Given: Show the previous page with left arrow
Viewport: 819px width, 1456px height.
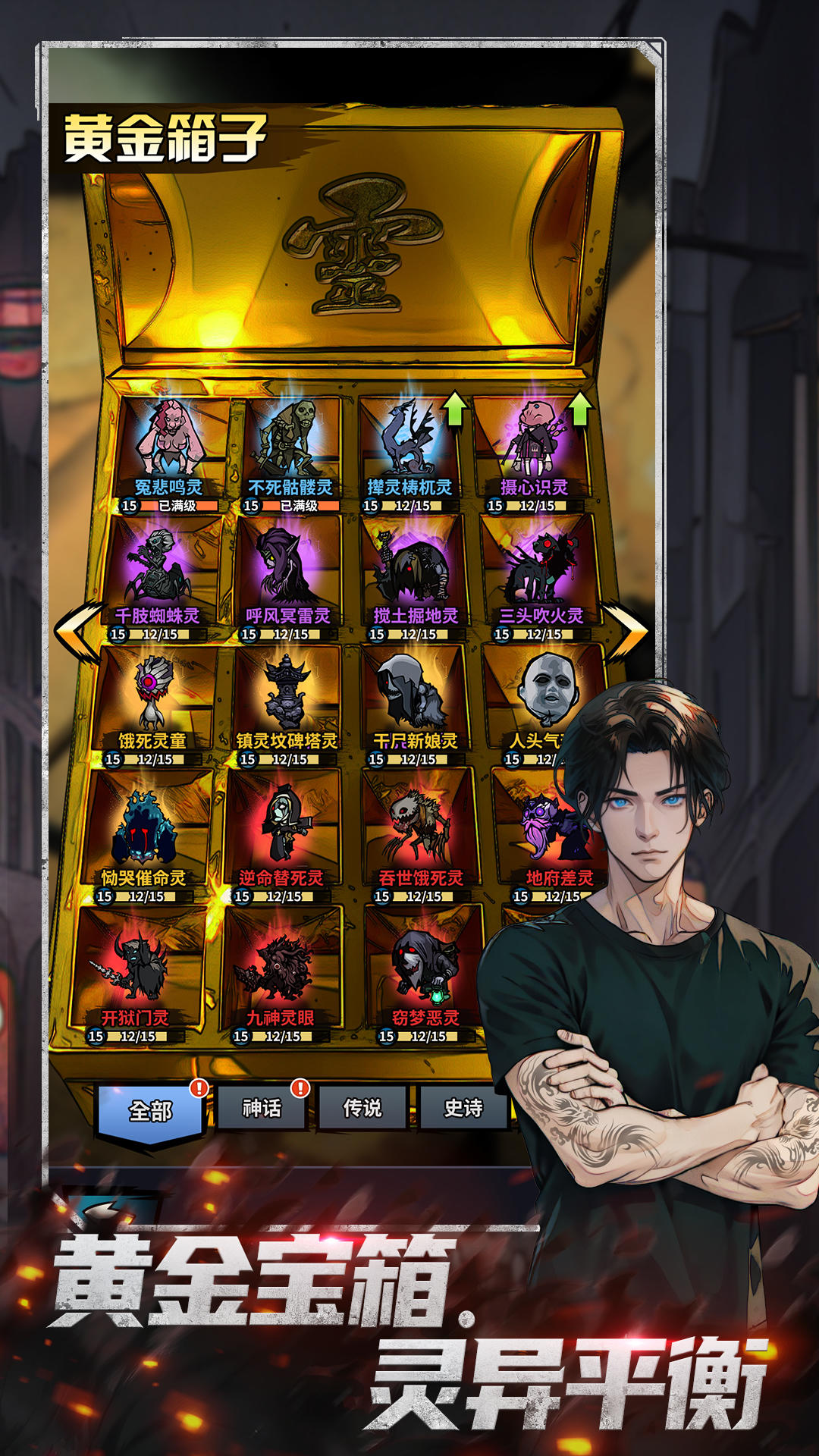Looking at the screenshot, I should [78, 632].
